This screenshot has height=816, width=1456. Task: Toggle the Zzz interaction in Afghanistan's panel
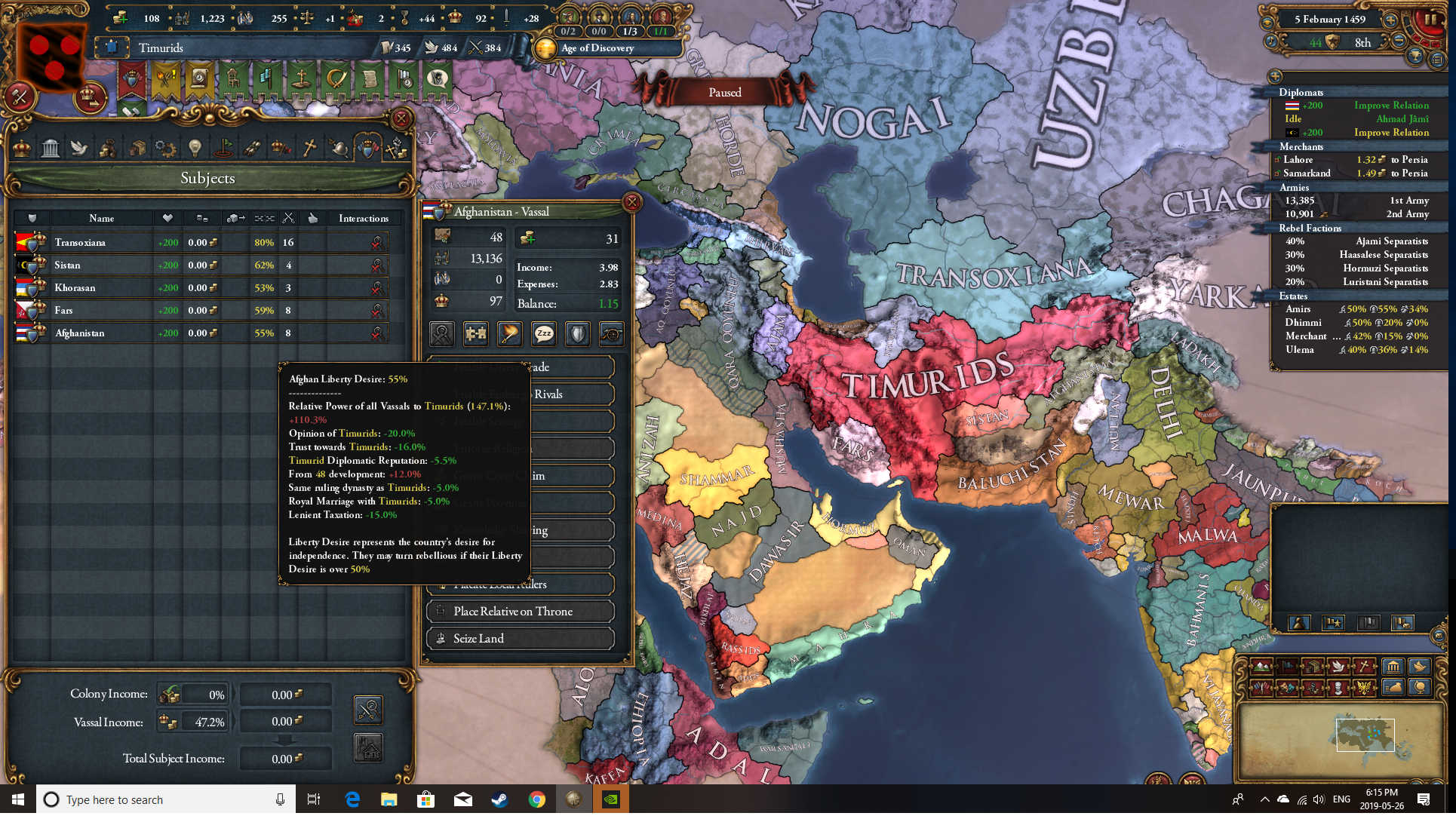click(x=543, y=334)
